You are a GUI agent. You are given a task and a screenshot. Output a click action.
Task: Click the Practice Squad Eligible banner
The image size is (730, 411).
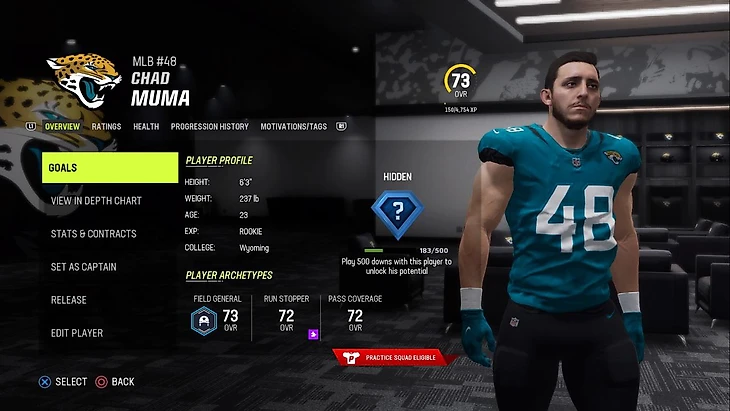coord(395,356)
